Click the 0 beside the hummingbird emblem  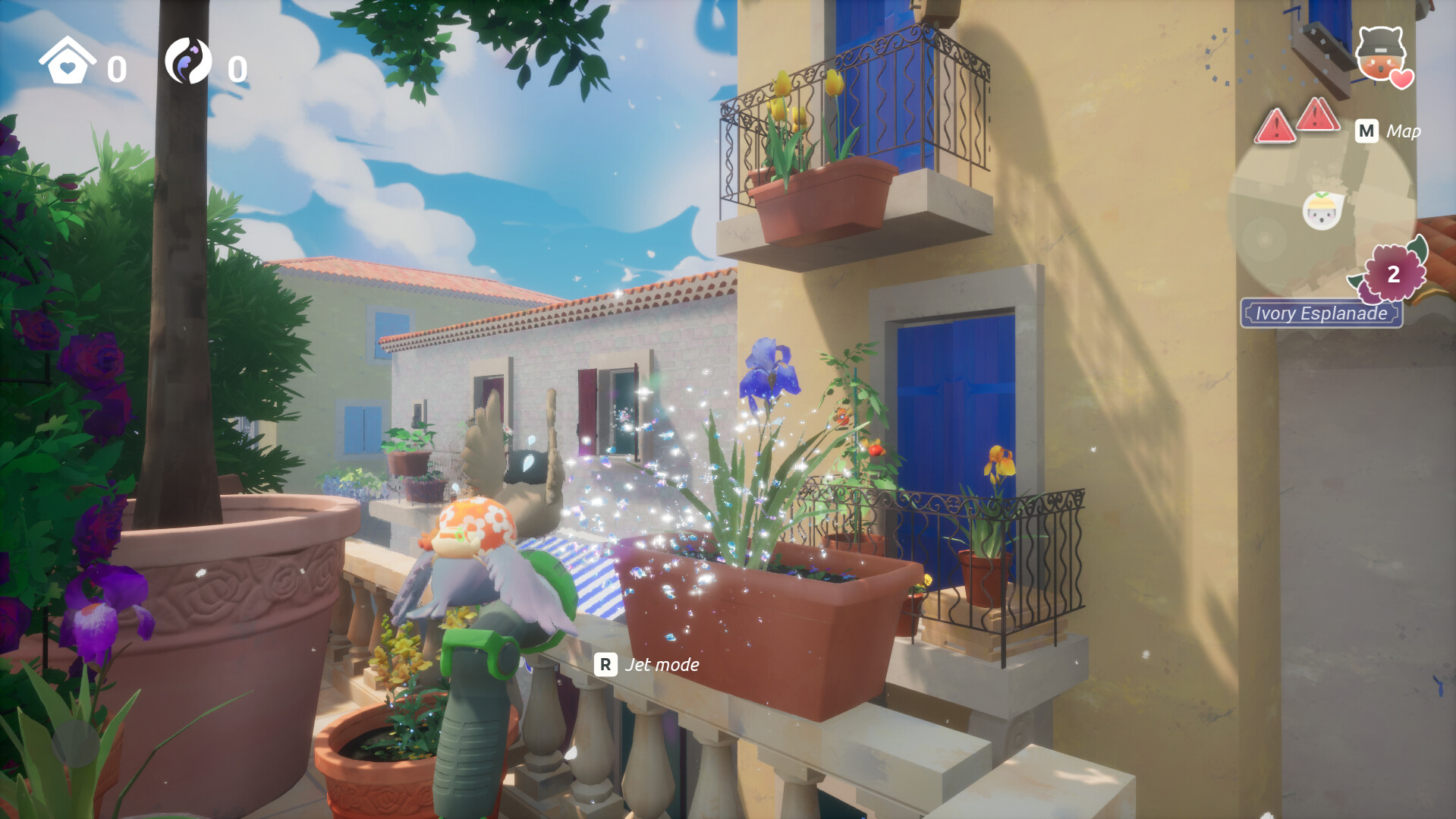(x=237, y=68)
